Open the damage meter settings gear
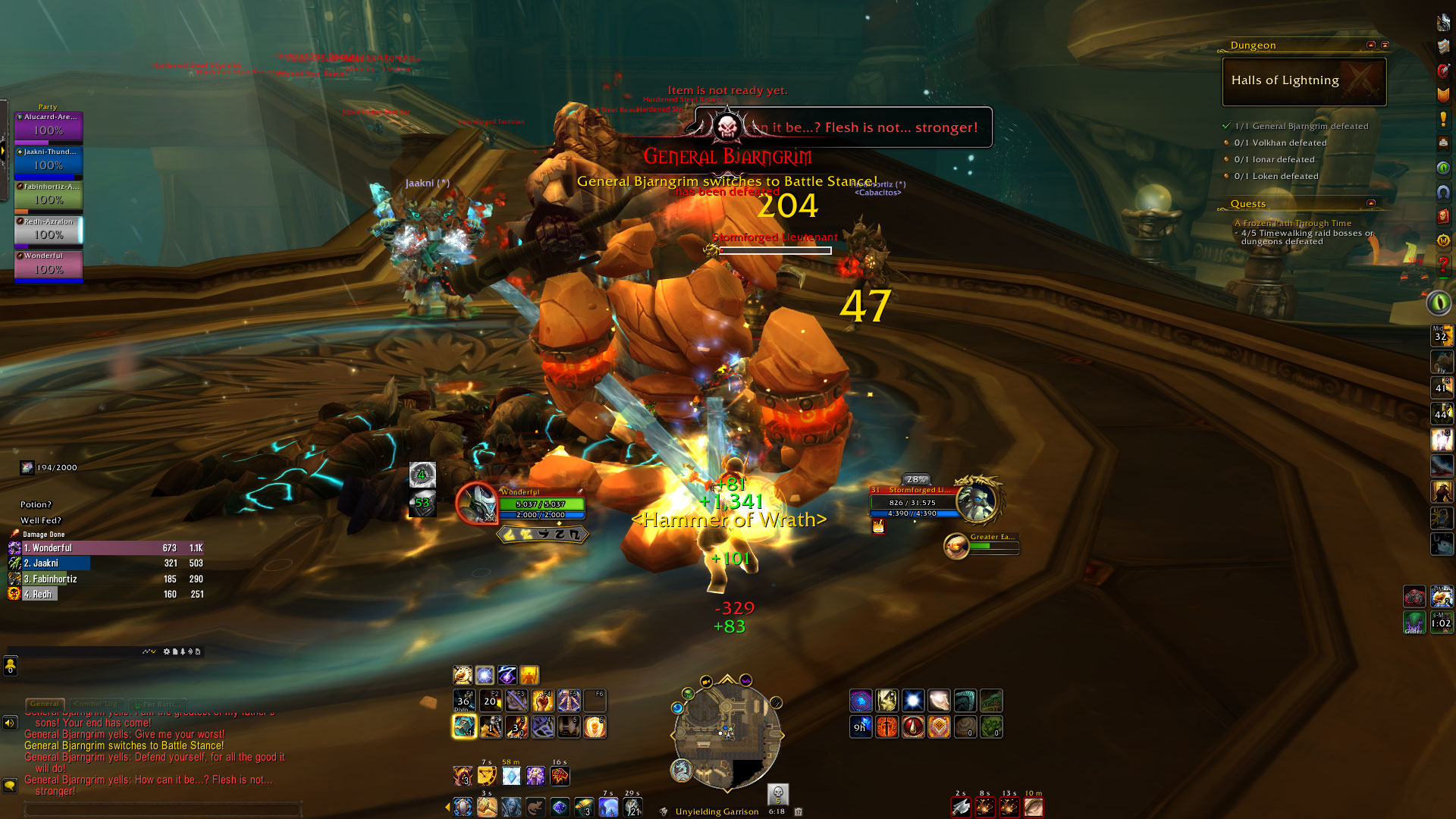1456x819 pixels. click(167, 651)
